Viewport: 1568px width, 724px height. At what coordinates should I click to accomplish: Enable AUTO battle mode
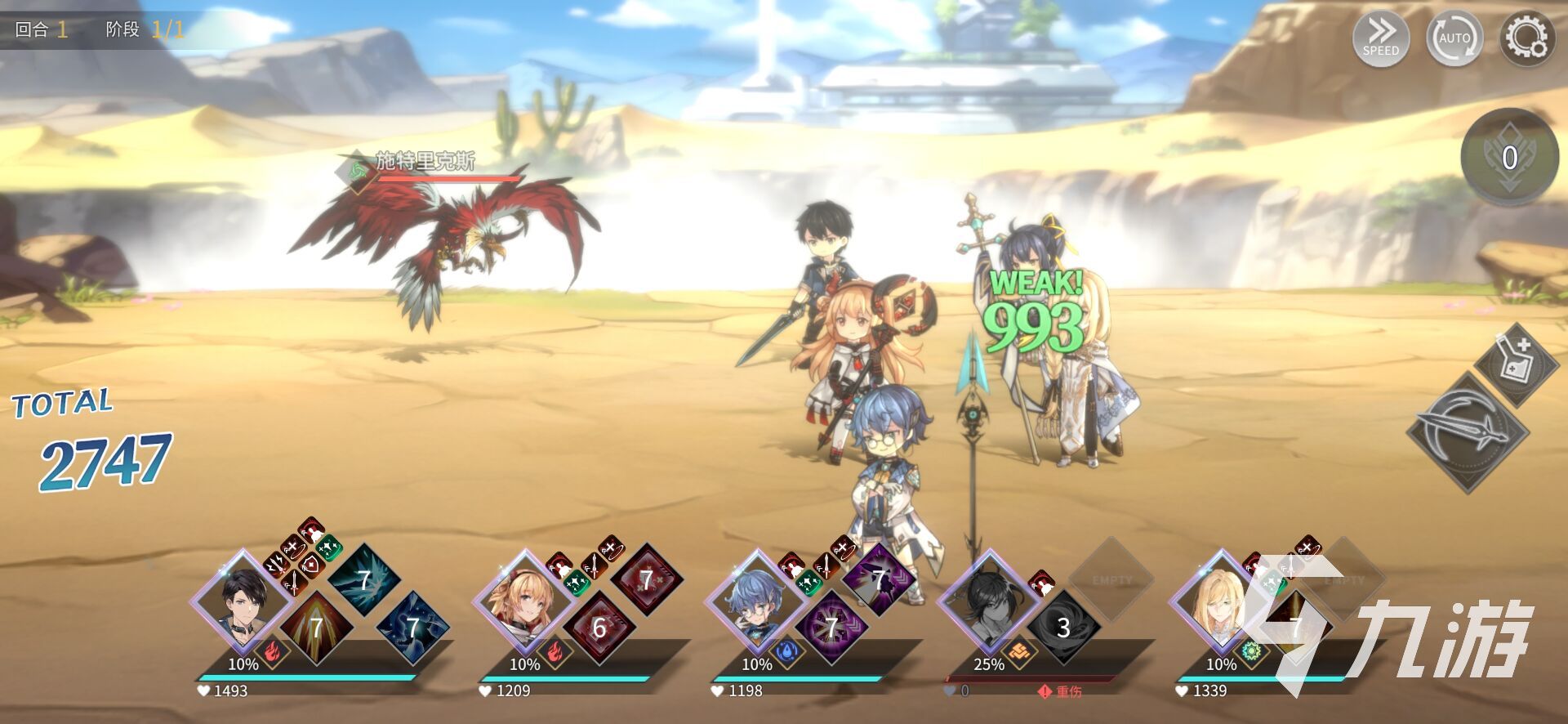pos(1454,38)
